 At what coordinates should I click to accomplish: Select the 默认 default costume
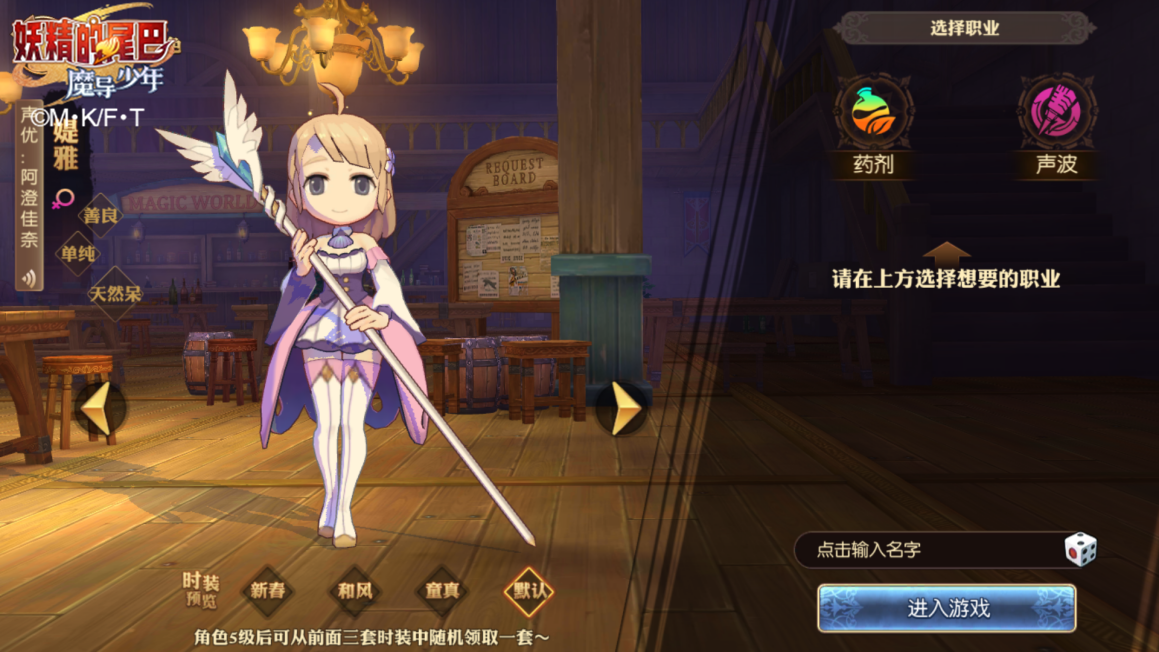(529, 591)
